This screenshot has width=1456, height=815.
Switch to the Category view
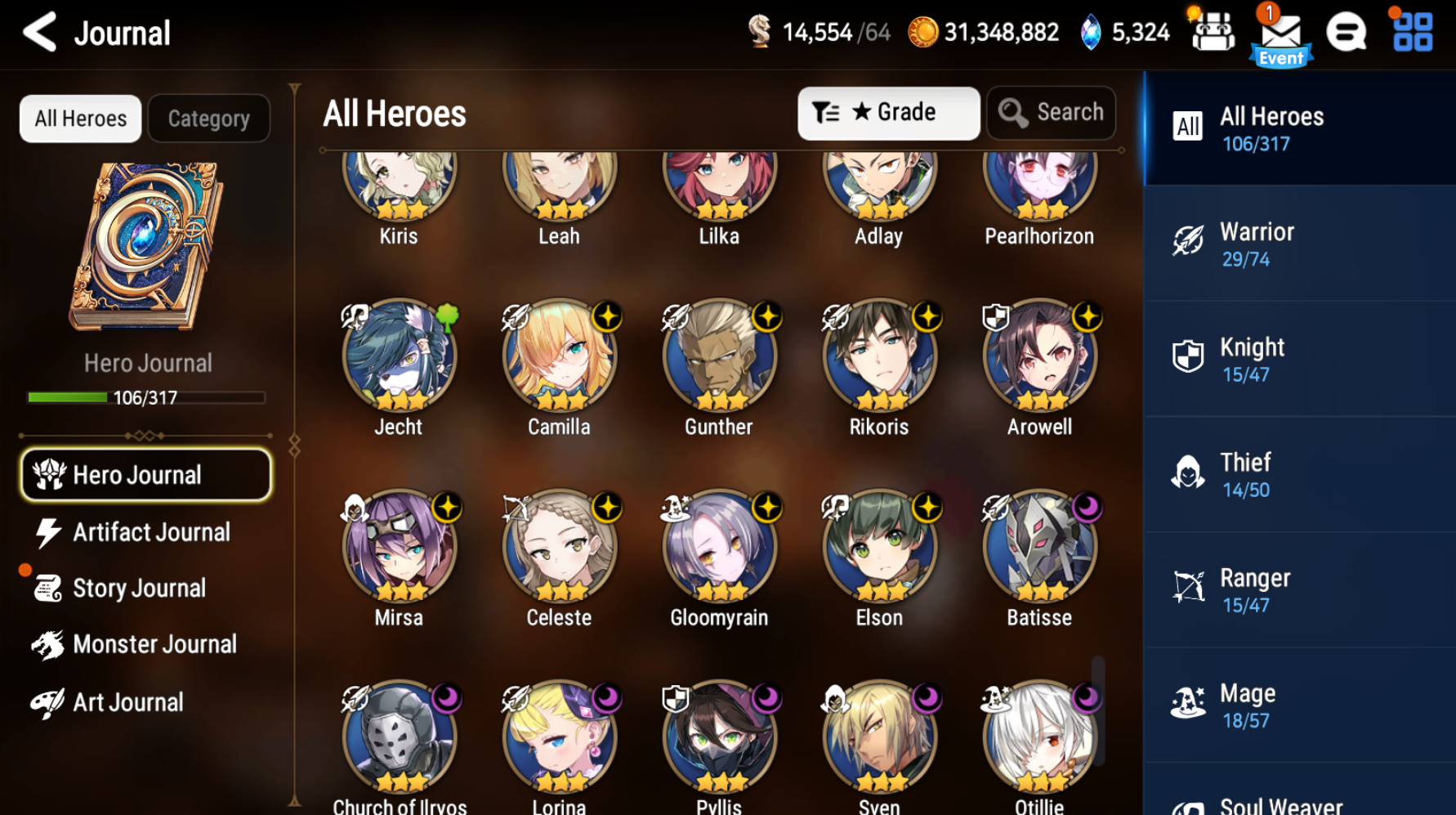[x=209, y=118]
